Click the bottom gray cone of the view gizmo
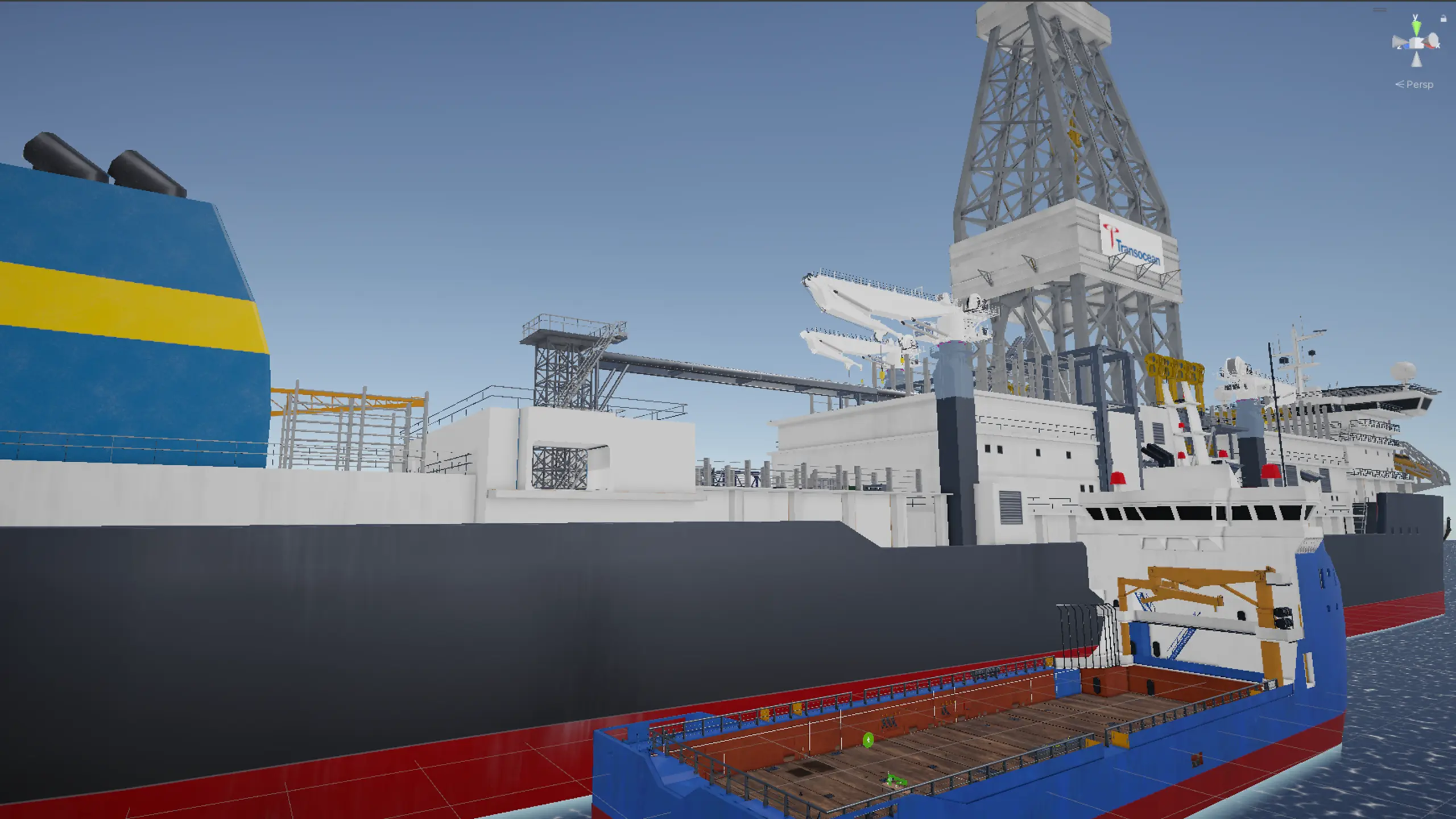Image resolution: width=1456 pixels, height=819 pixels. click(1416, 59)
